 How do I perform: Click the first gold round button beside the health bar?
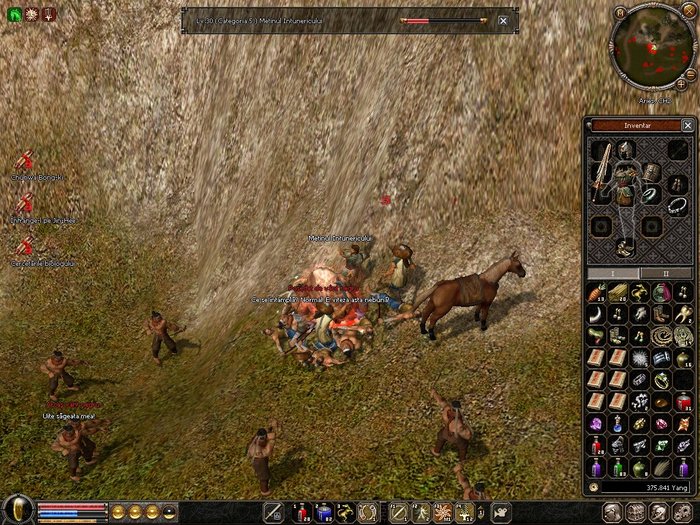click(x=118, y=511)
